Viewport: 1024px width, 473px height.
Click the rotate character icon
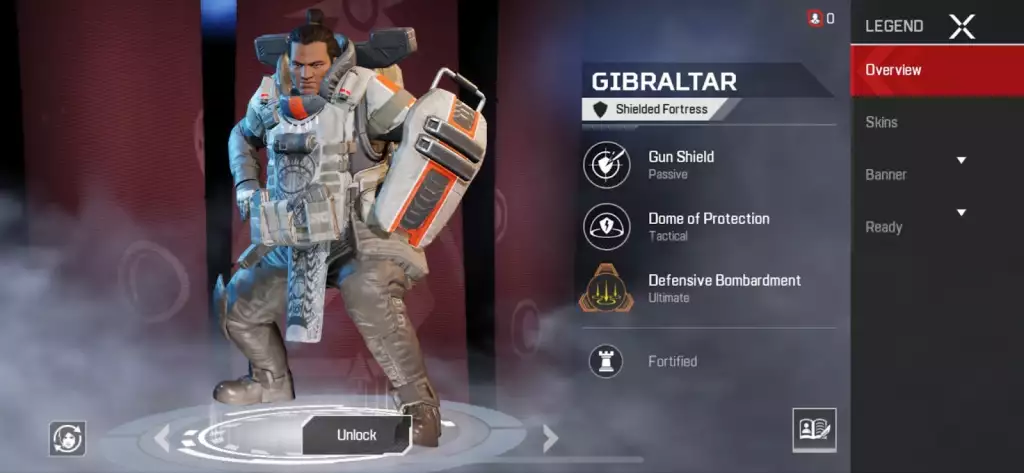click(x=68, y=437)
